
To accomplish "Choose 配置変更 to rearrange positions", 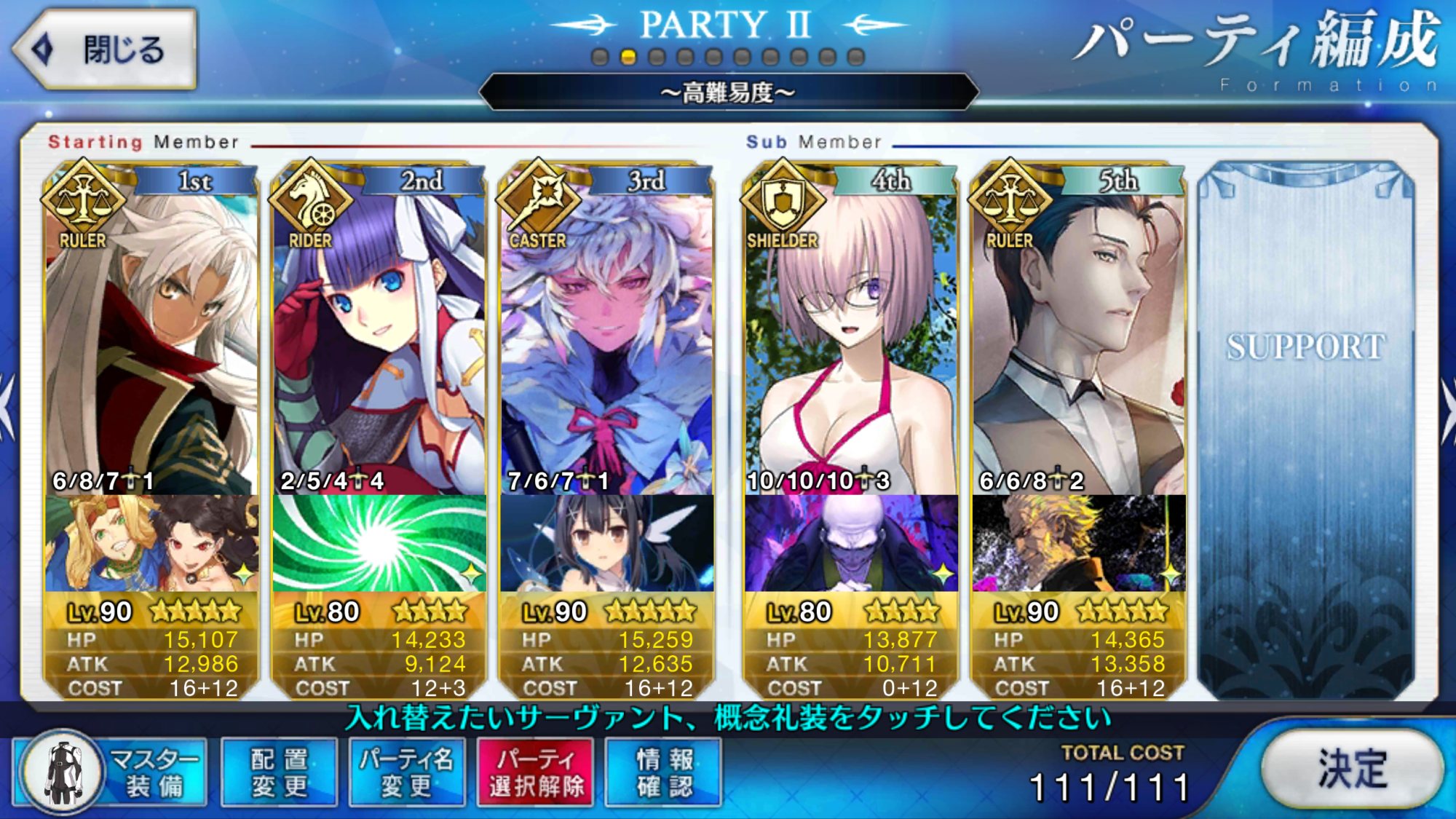I will coord(280,772).
